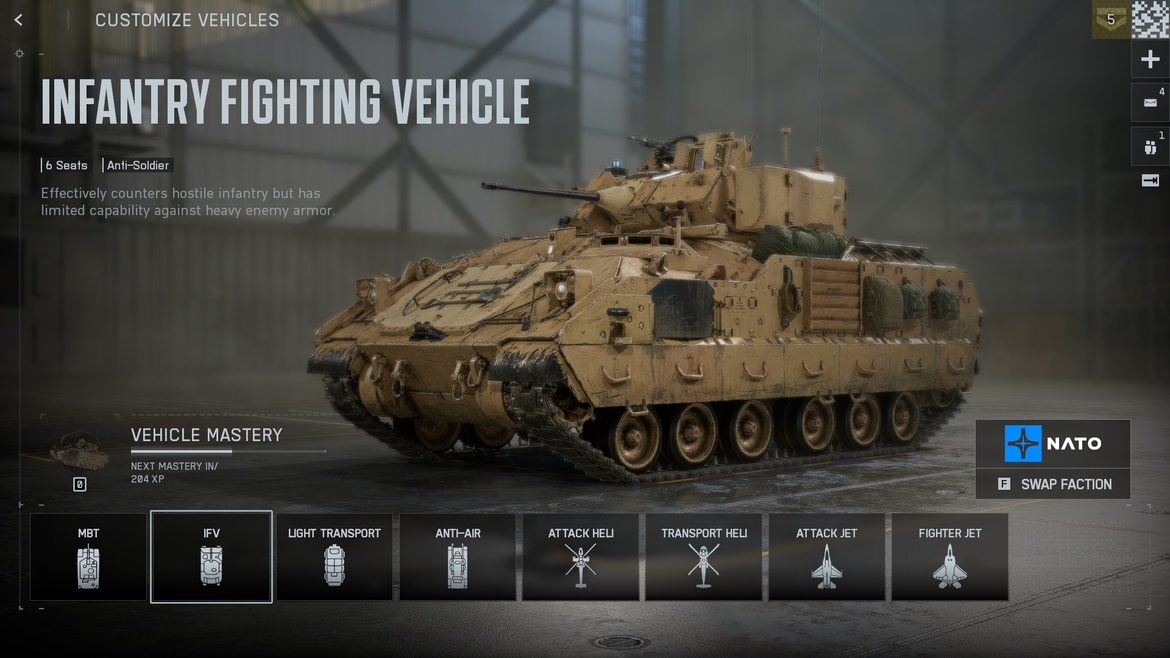The image size is (1170, 658).
Task: Open the friends party icon
Action: pos(1150,147)
